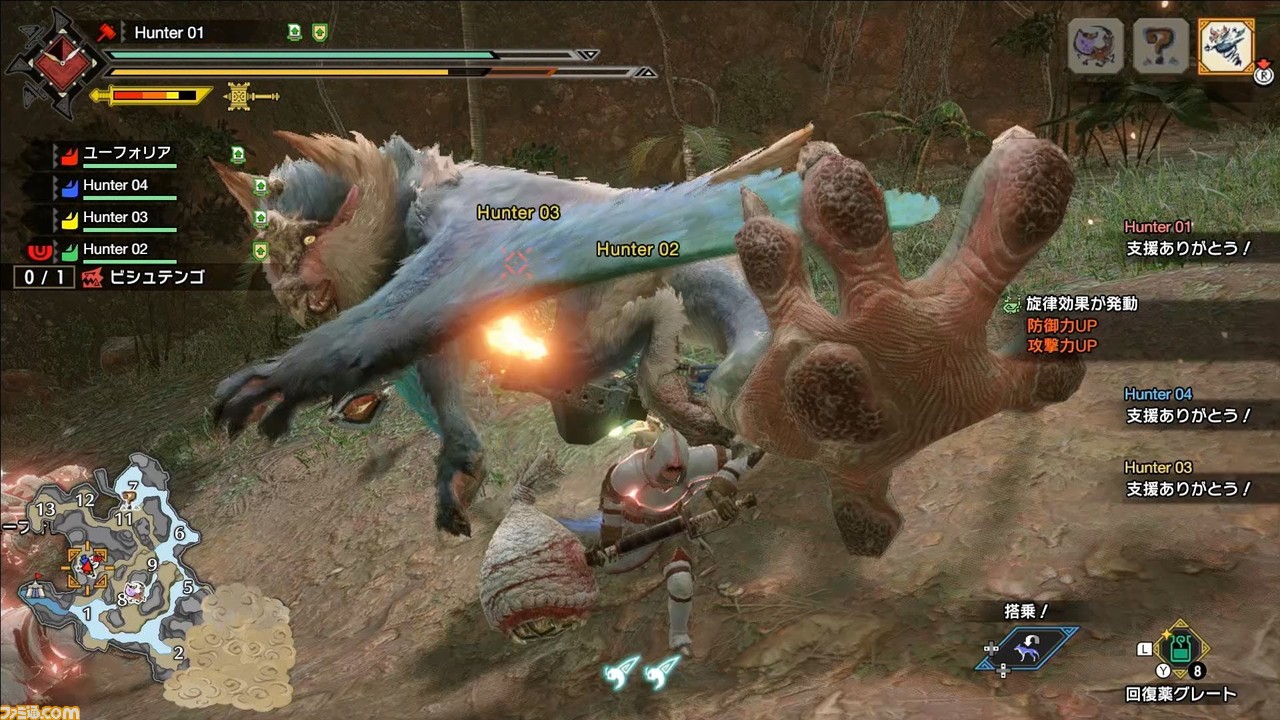1280x720 pixels.
Task: Select map marker number 12 on minimap
Action: tap(84, 499)
